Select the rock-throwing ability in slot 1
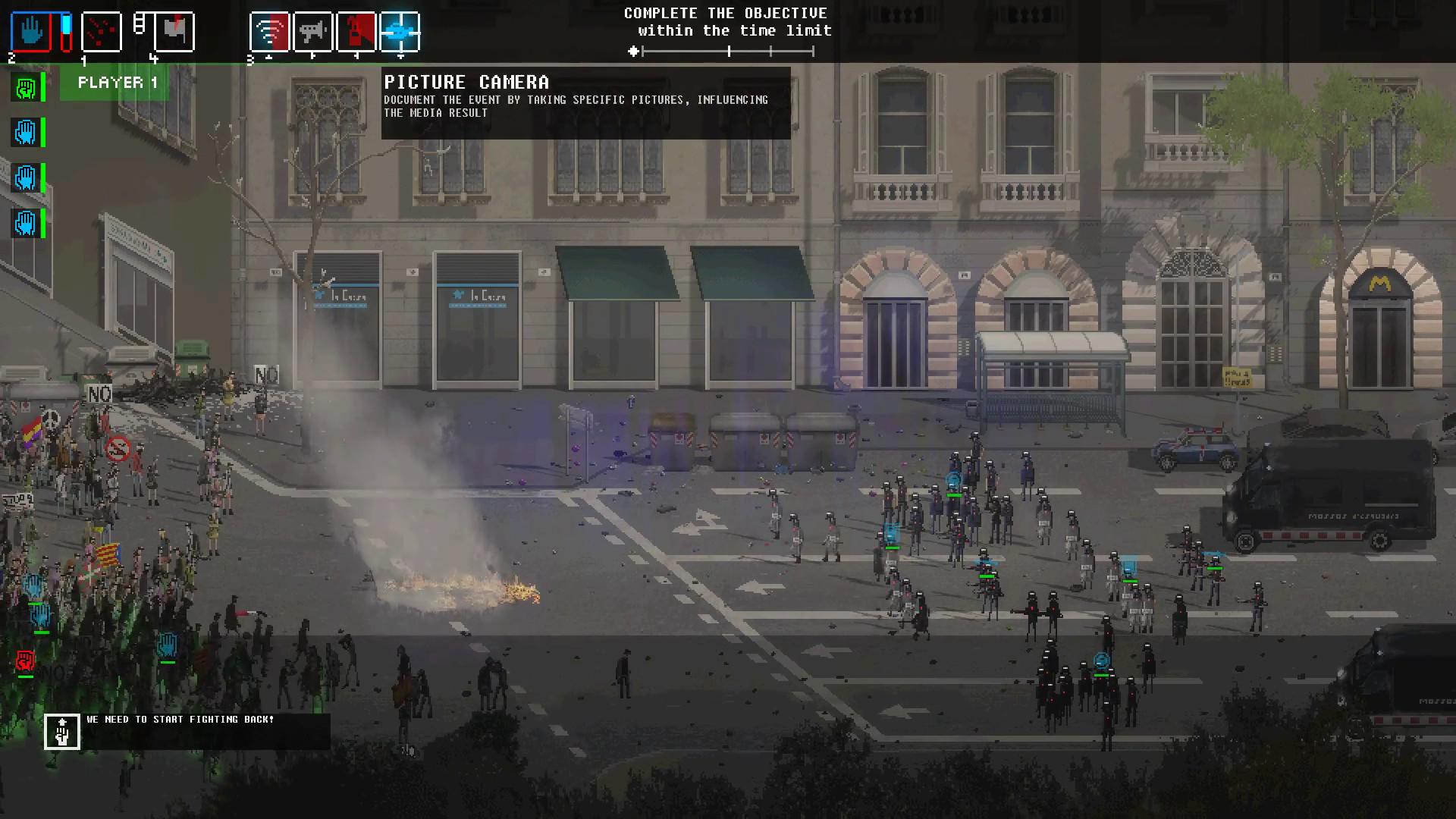The width and height of the screenshot is (1456, 819). (102, 30)
